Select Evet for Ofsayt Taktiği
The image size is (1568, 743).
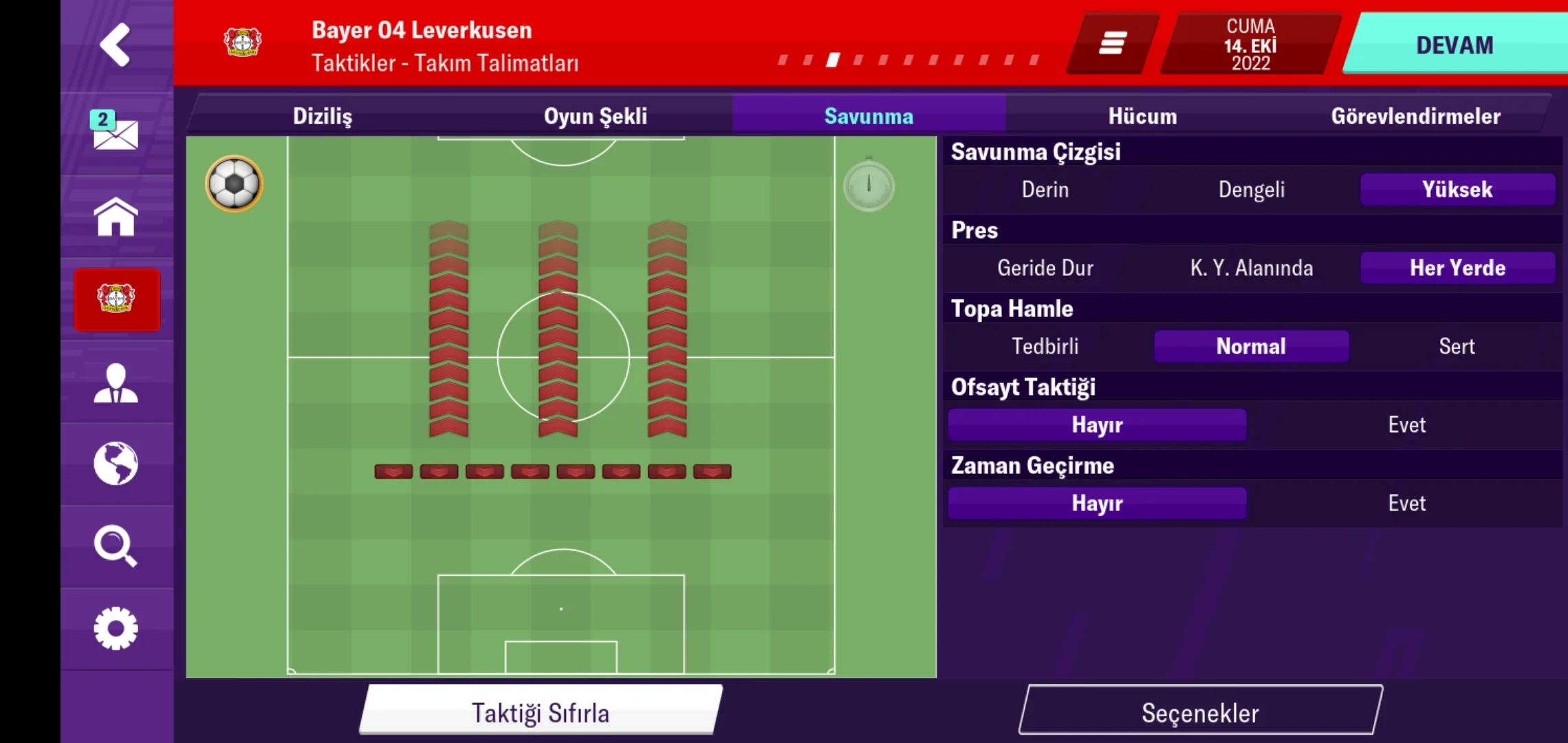1407,424
